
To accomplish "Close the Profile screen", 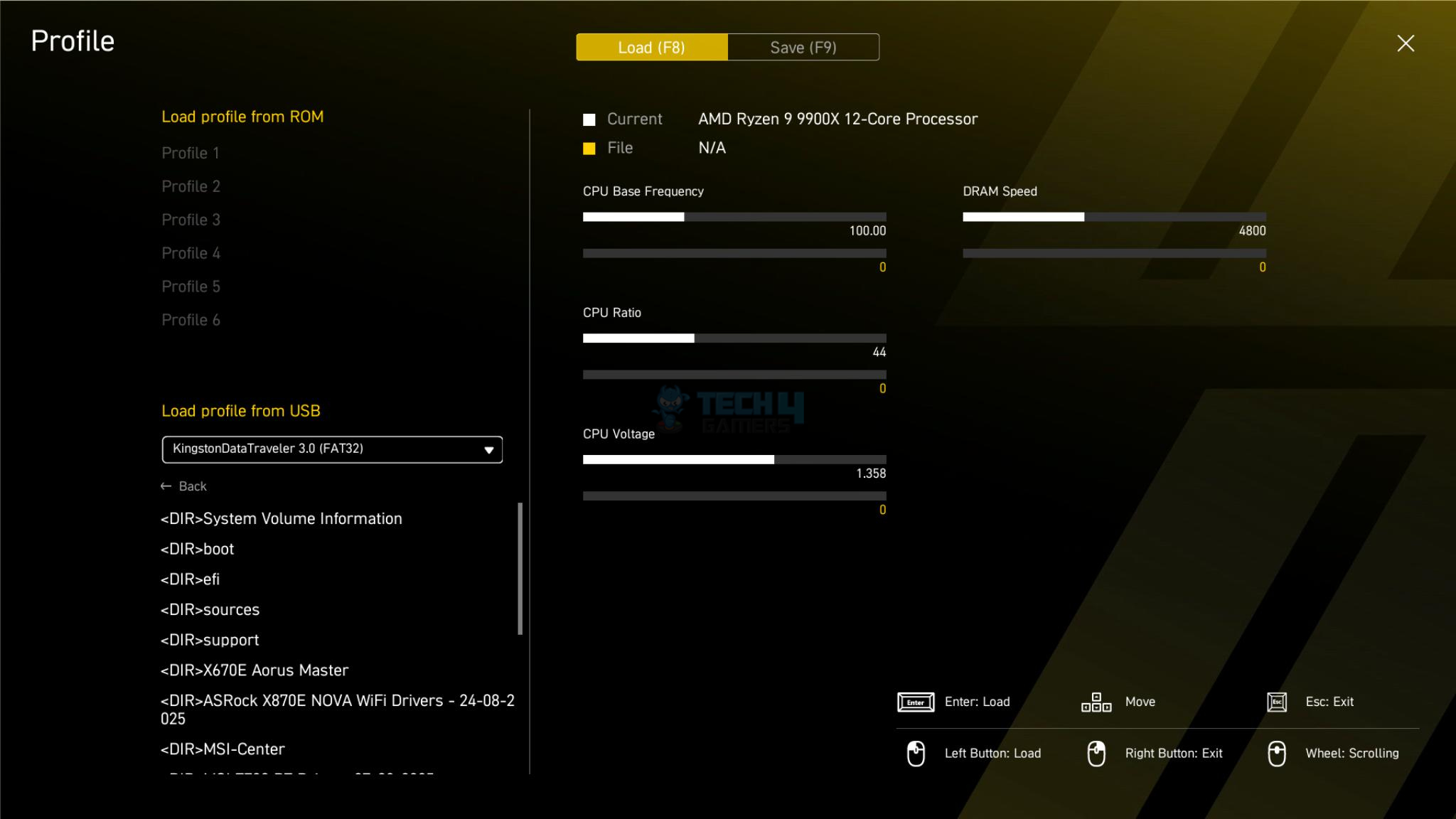I will (x=1405, y=43).
